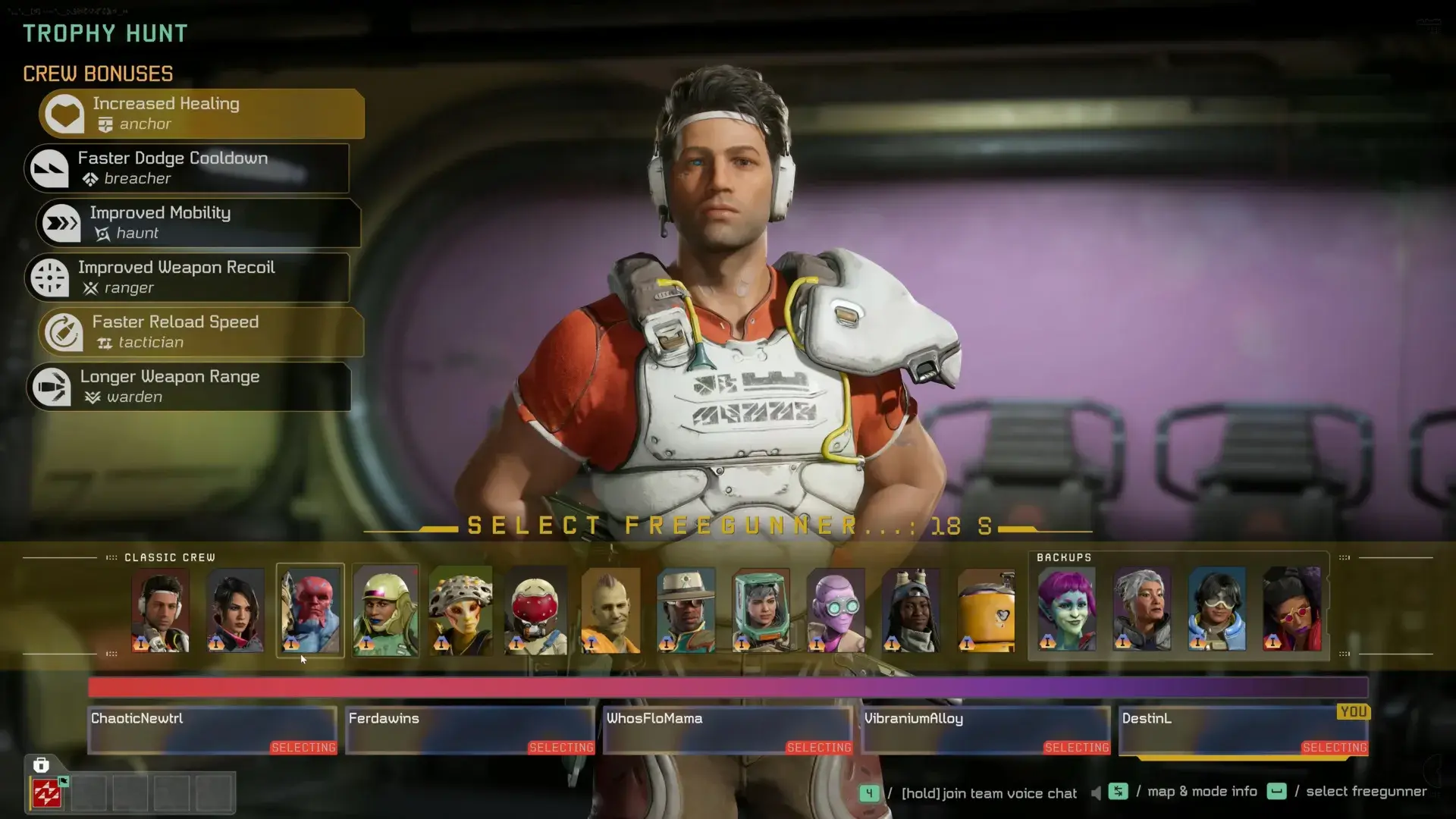Viewport: 1456px width, 819px height.
Task: Toggle the voice chat speaker icon
Action: (x=1096, y=793)
